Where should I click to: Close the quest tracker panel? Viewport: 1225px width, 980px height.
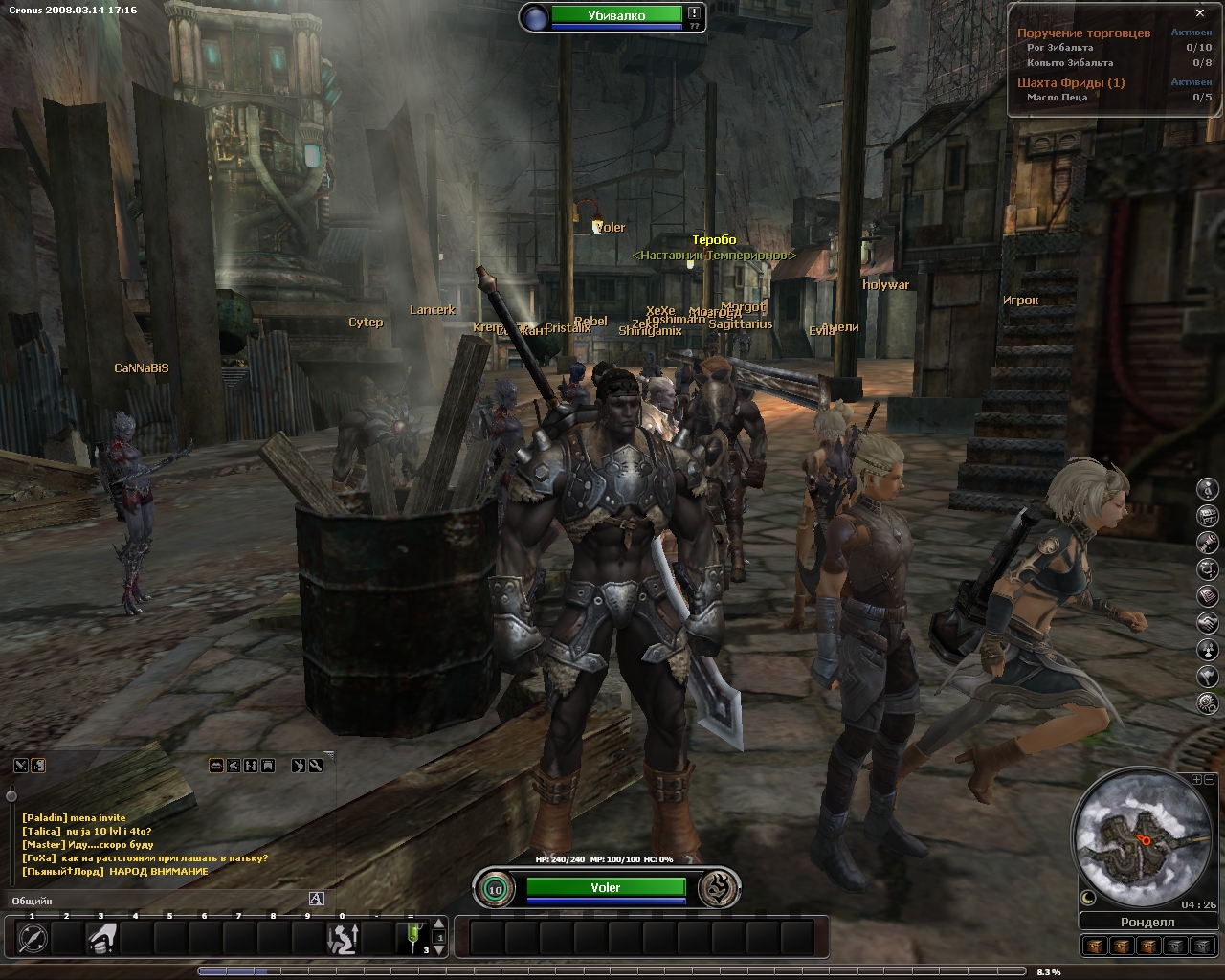click(x=1200, y=13)
